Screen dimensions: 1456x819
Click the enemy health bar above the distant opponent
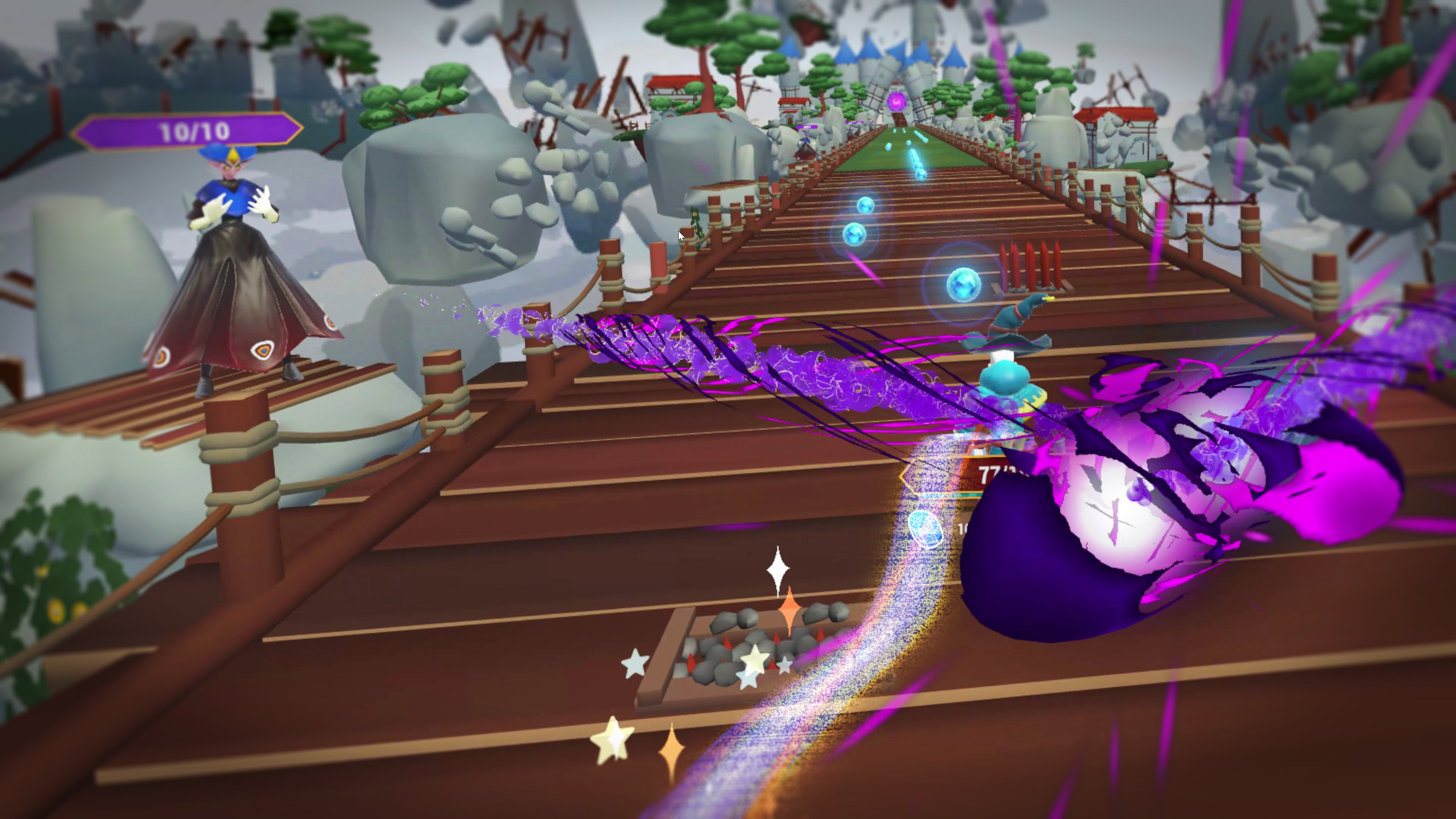806,127
